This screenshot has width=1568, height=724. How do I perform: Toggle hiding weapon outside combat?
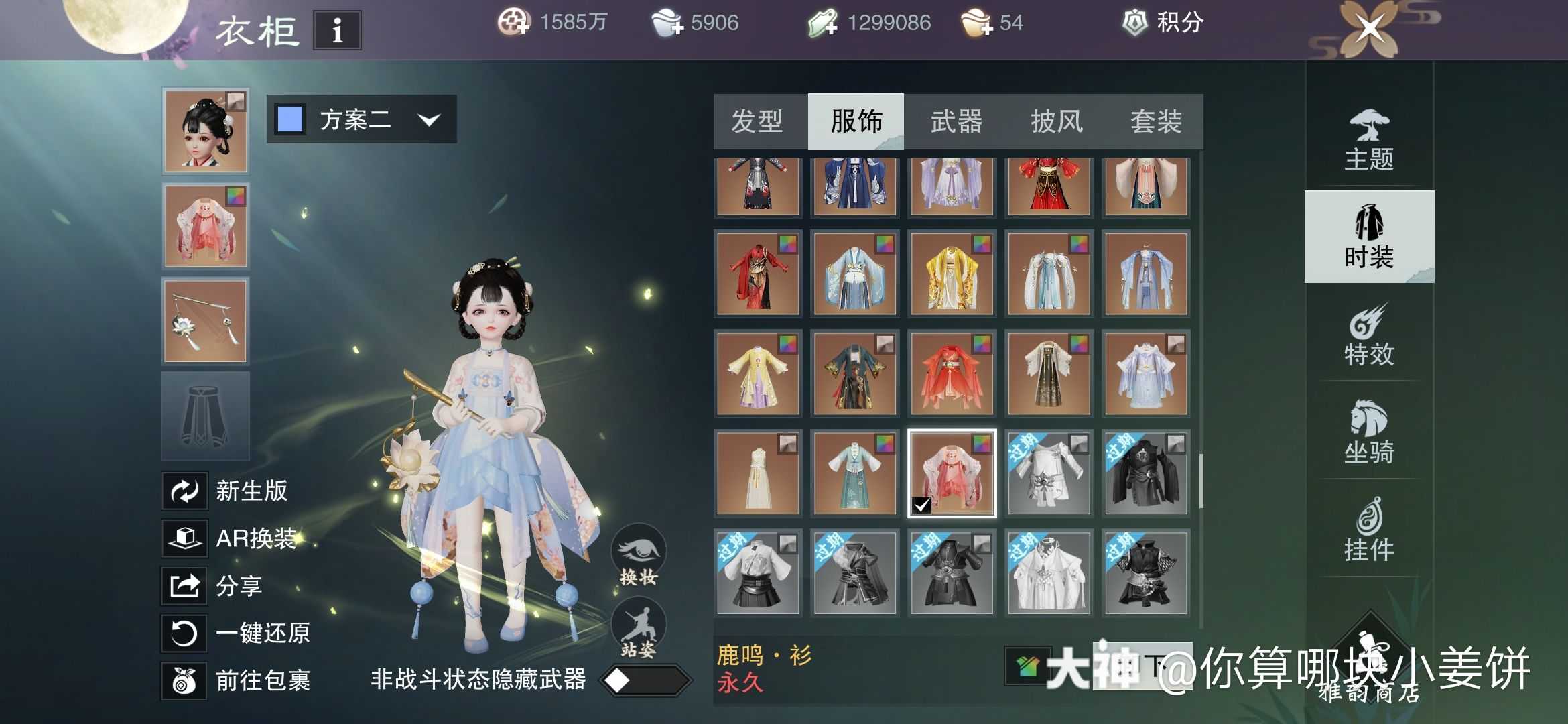pyautogui.click(x=645, y=681)
